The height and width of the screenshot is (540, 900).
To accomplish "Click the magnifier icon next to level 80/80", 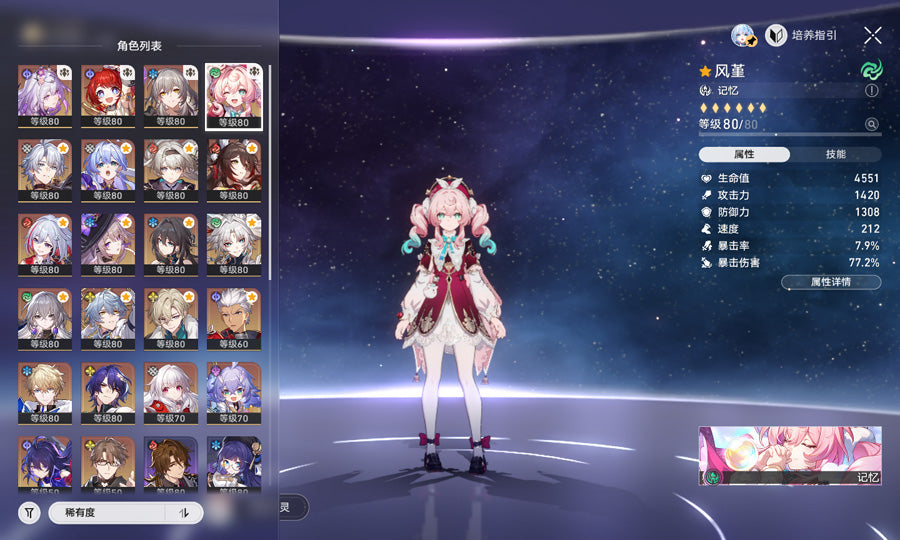I will [871, 124].
